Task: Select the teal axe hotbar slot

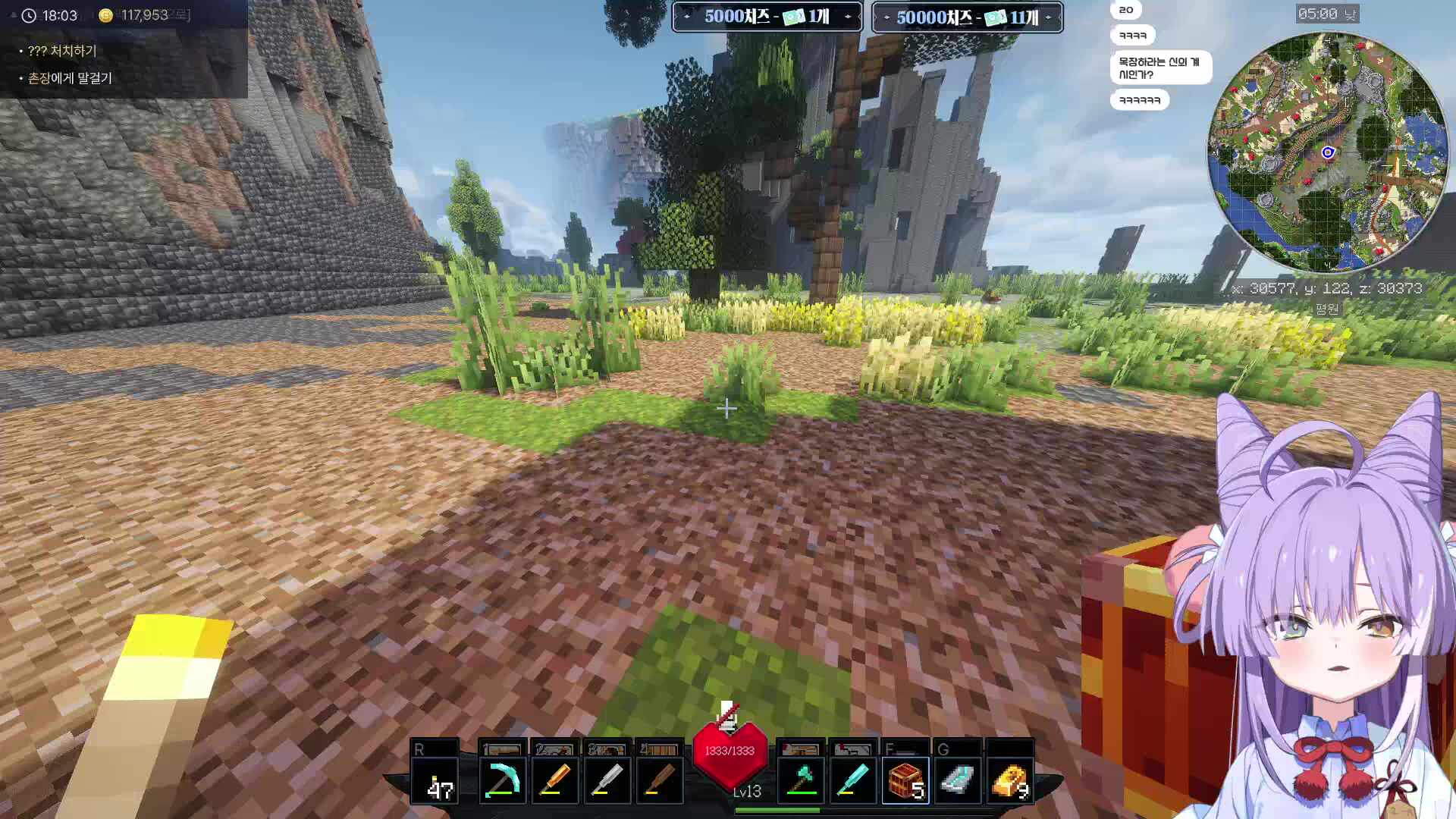Action: [x=801, y=780]
